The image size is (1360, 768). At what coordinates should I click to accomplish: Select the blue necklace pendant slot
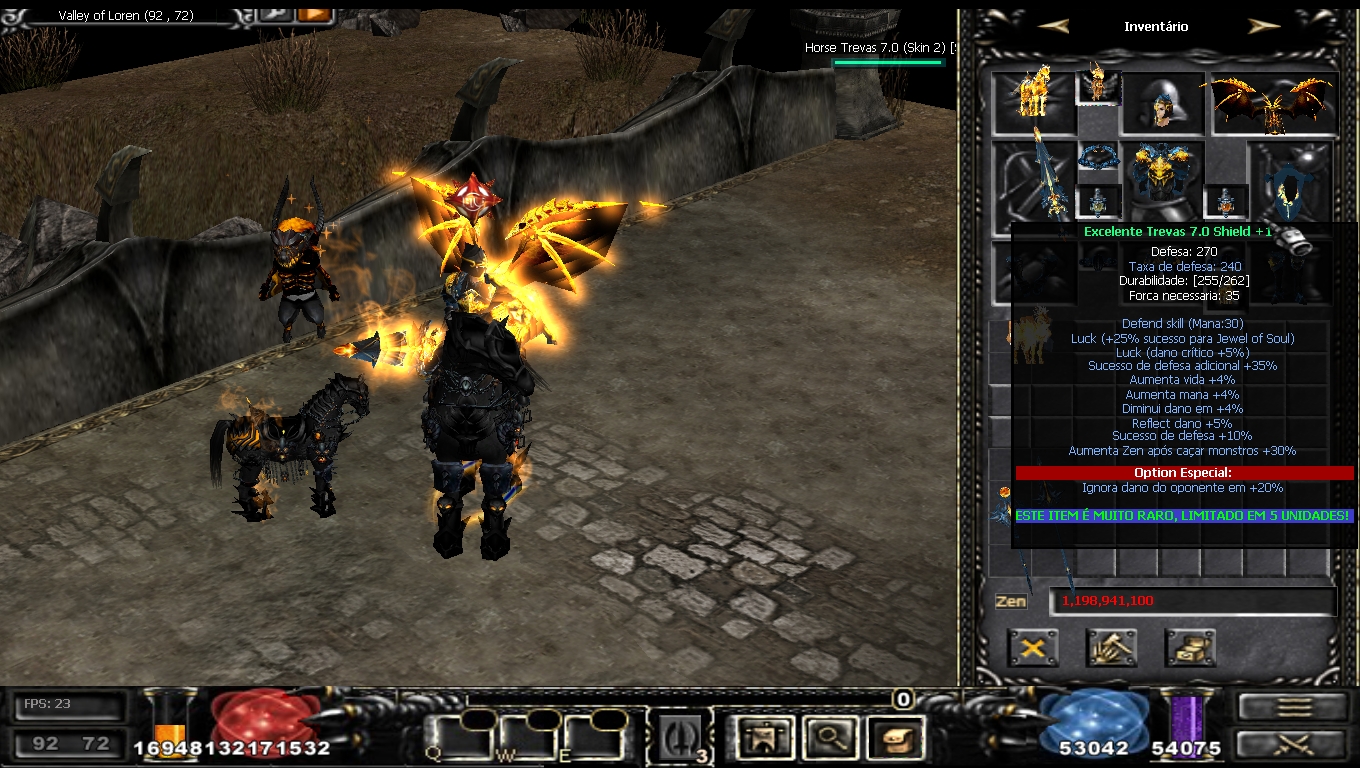click(x=1097, y=159)
